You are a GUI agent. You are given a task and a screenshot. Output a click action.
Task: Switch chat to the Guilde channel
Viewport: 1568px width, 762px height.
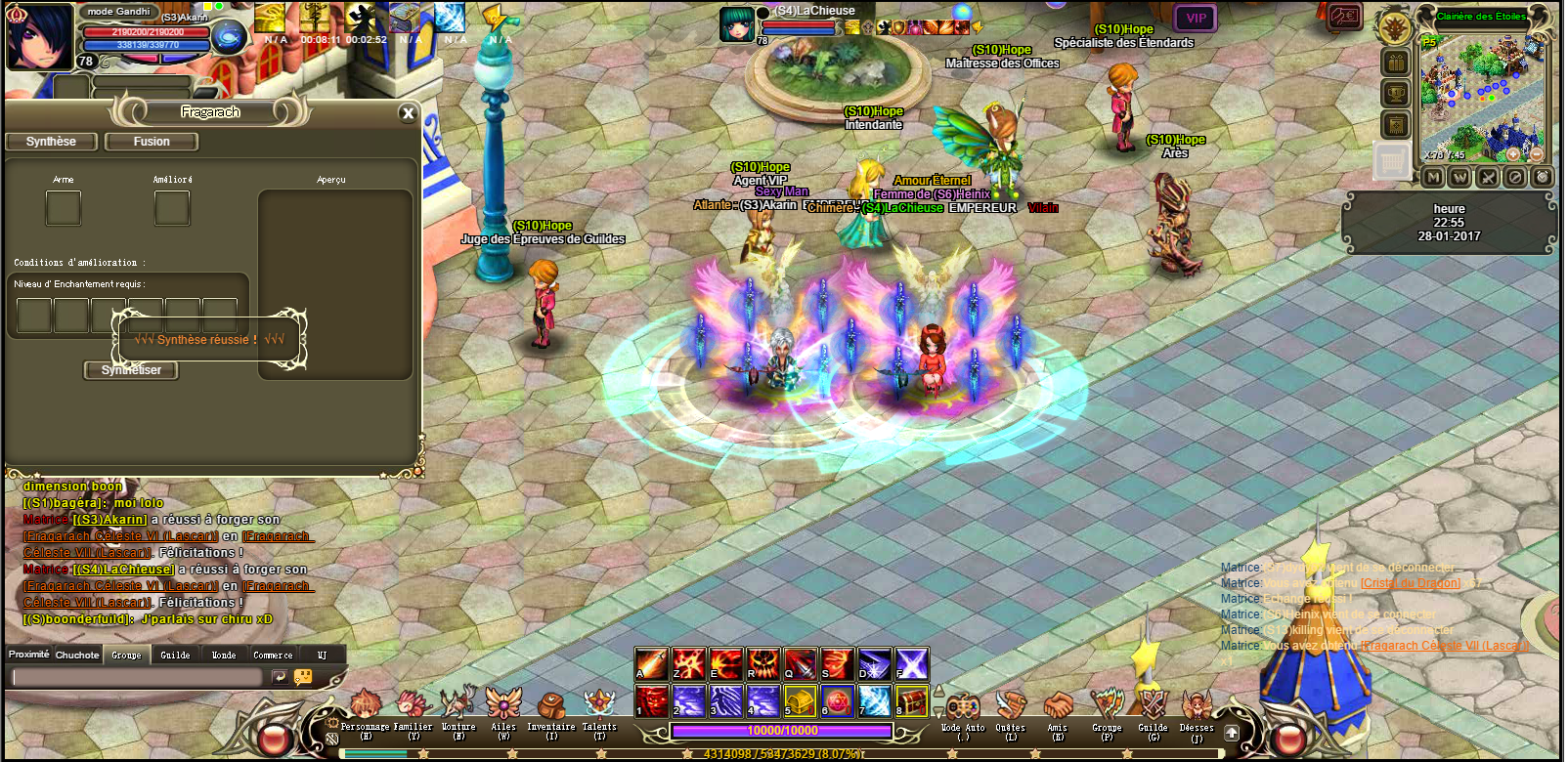[176, 655]
